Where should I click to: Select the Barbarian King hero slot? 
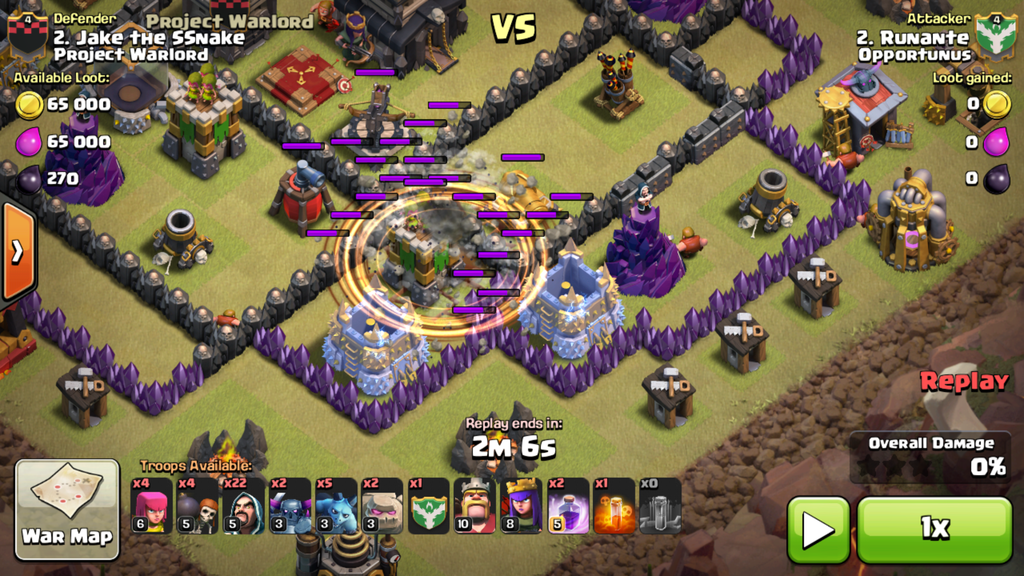coord(475,506)
